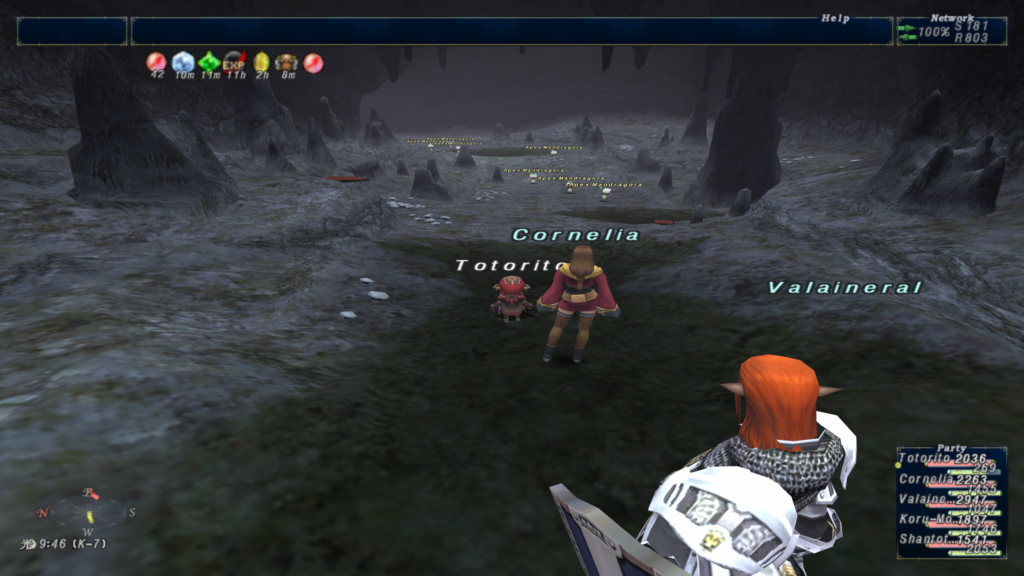View the yellow egg-shaped buff showing 2h
Screen dimensions: 1024x576
click(x=261, y=63)
